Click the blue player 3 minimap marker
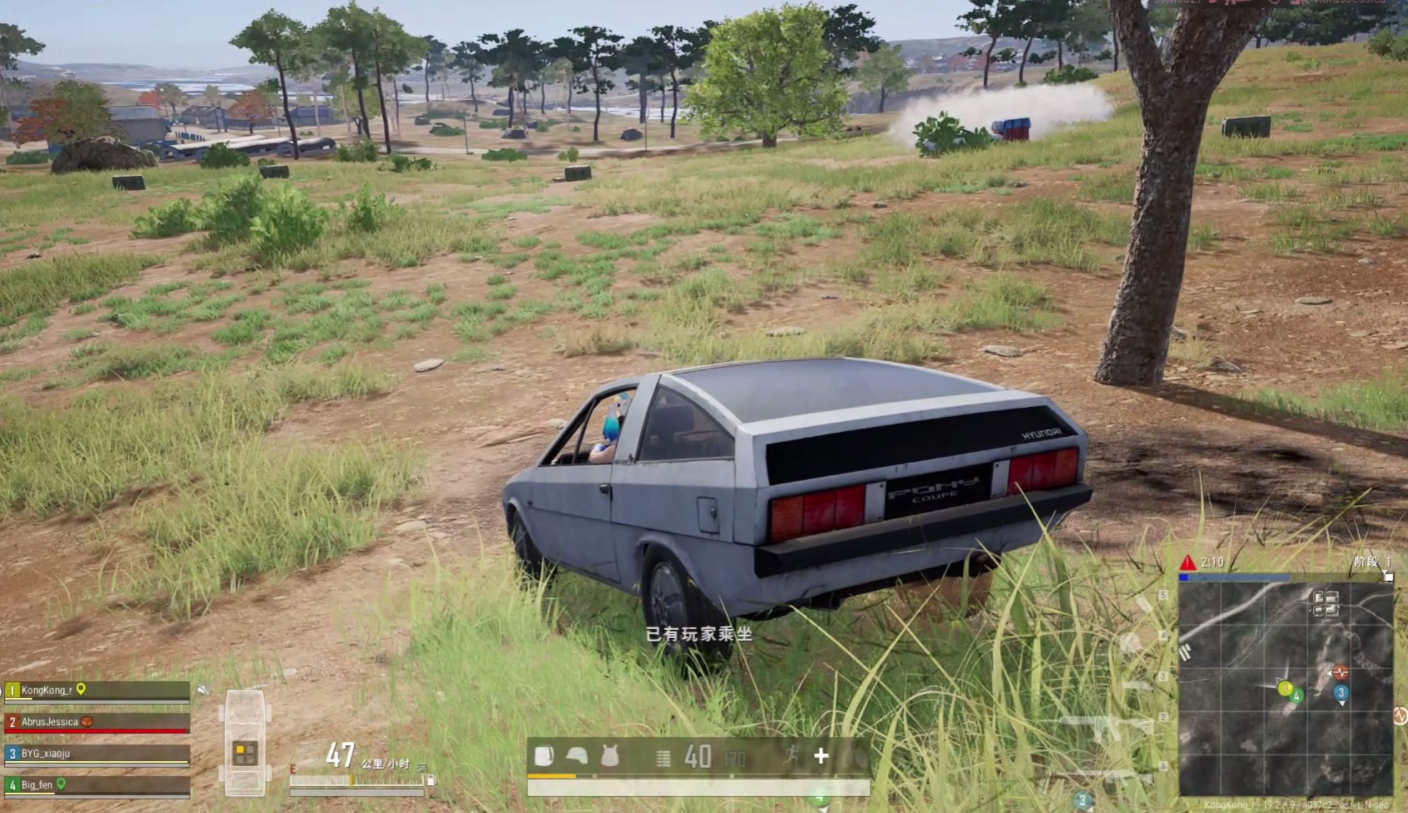 (1341, 692)
